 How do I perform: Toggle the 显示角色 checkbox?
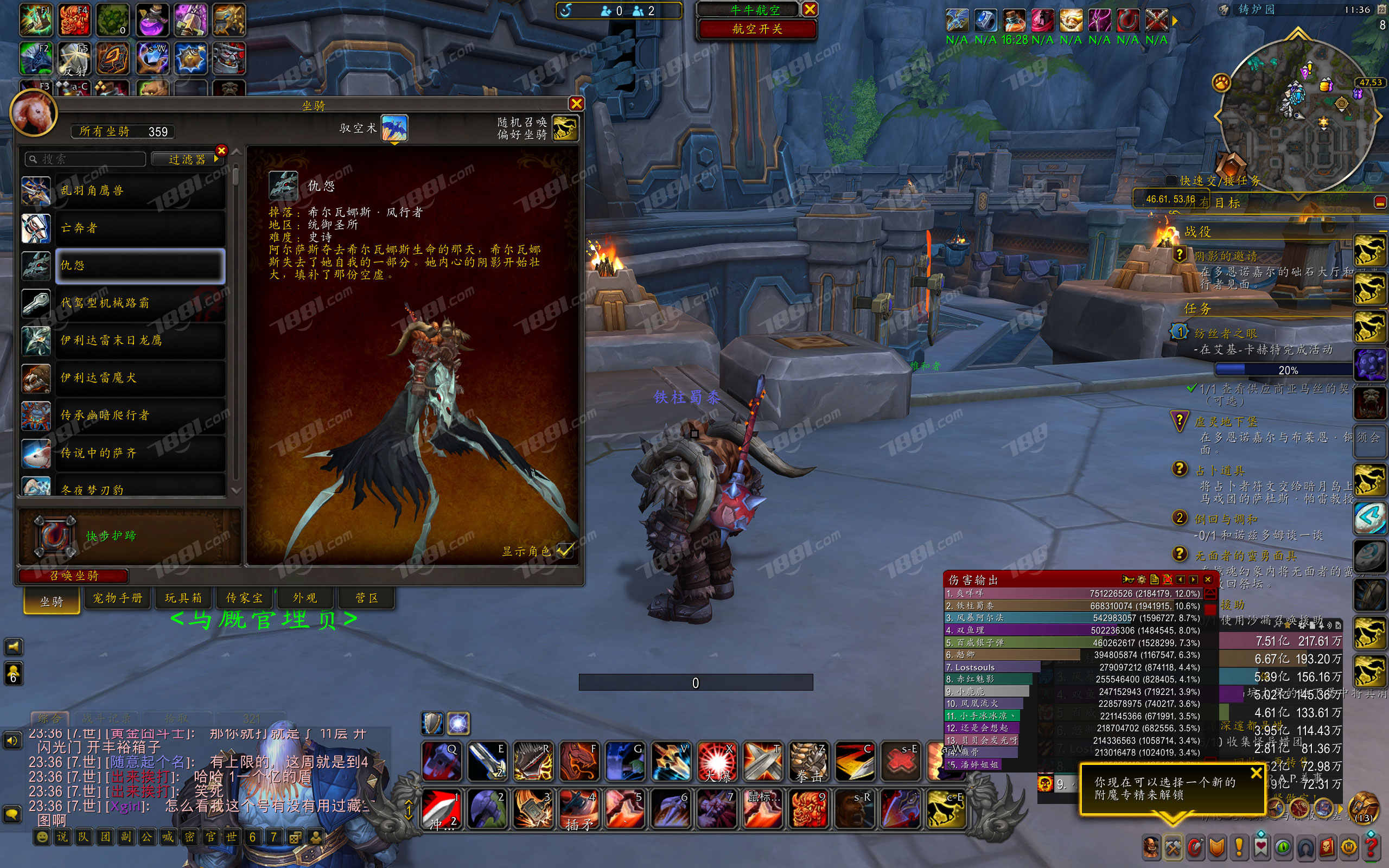click(x=565, y=551)
